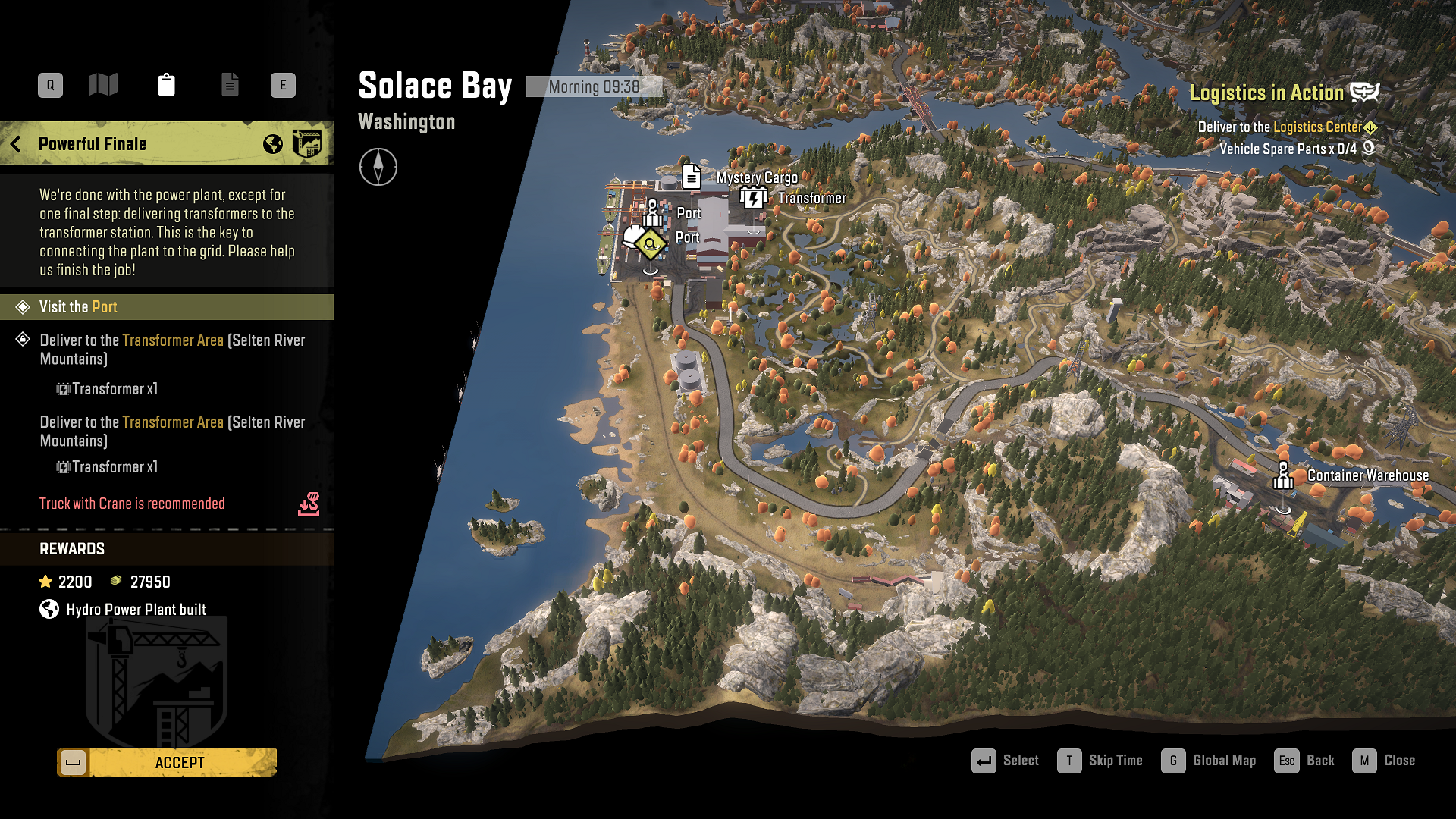Switch to the map tab icon
Screen dimensions: 1456x819
(x=103, y=84)
